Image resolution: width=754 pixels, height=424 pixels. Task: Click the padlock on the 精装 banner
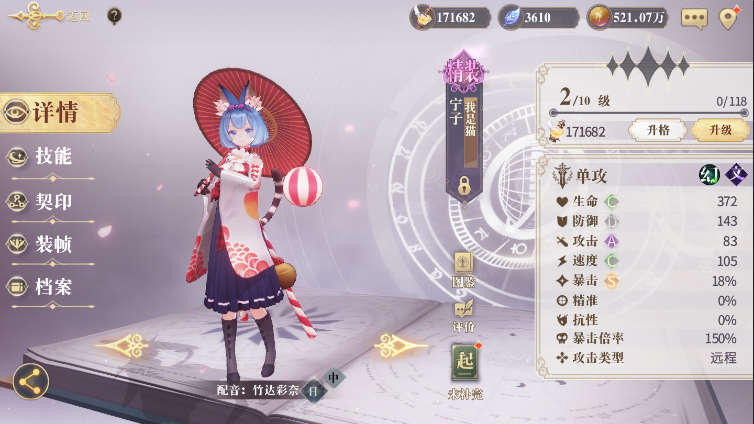(x=464, y=185)
